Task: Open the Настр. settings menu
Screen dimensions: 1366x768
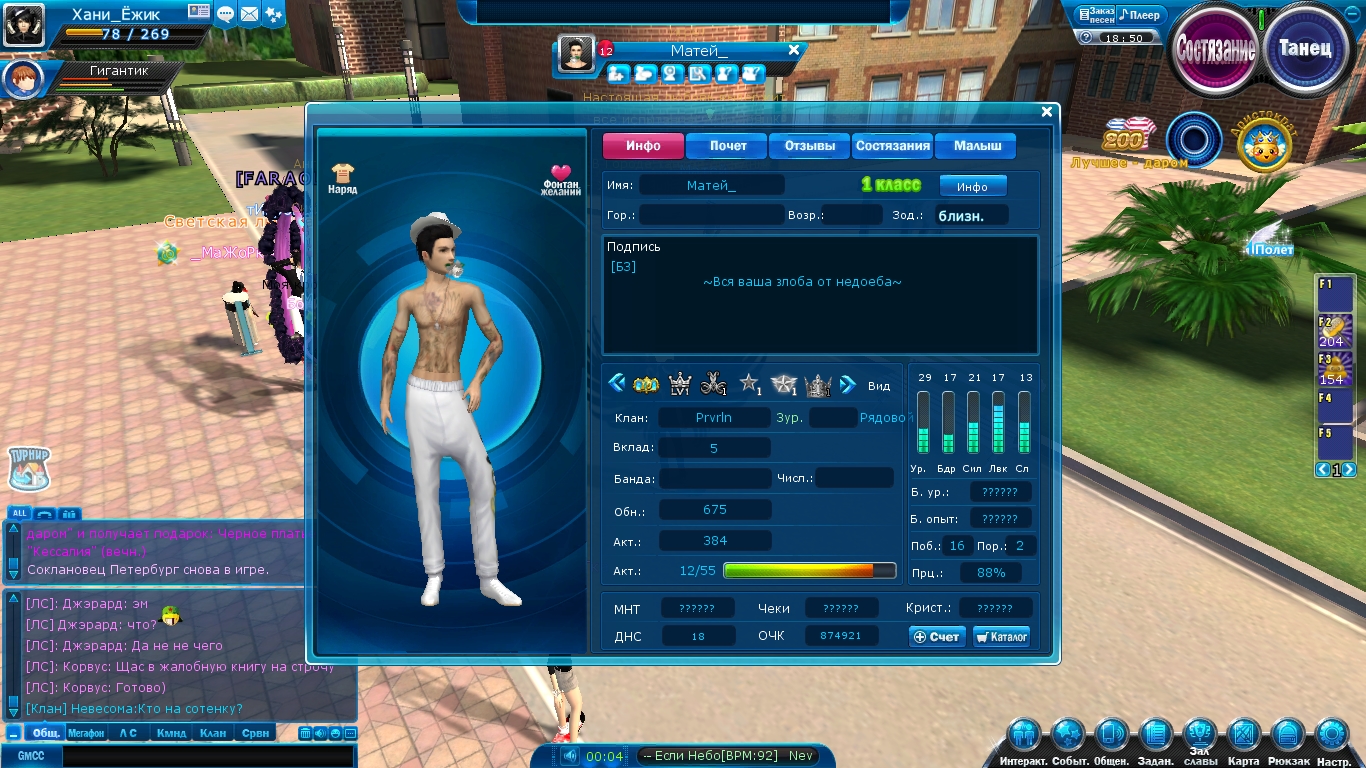Action: pos(1332,735)
